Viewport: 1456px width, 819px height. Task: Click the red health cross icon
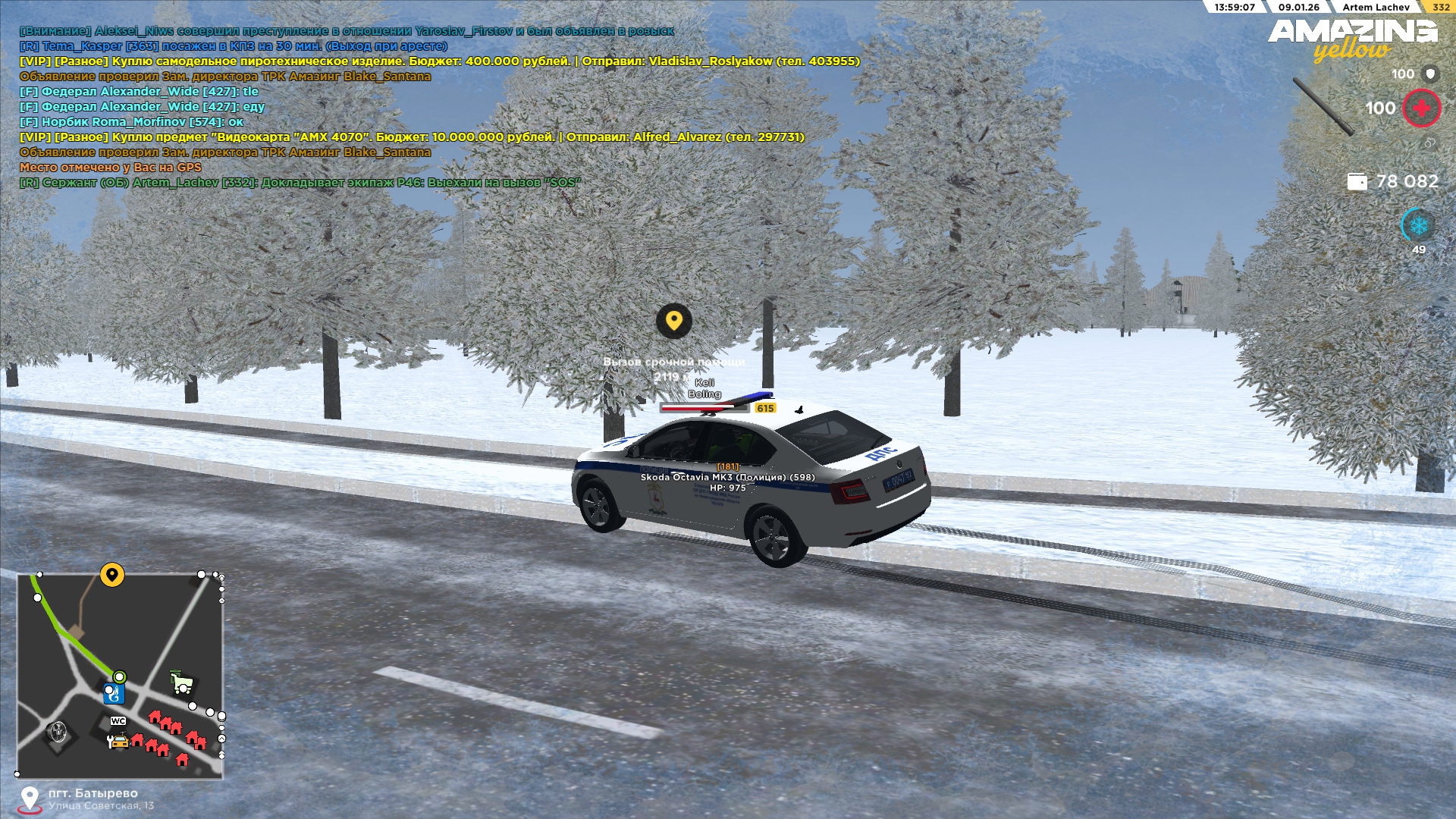1421,108
